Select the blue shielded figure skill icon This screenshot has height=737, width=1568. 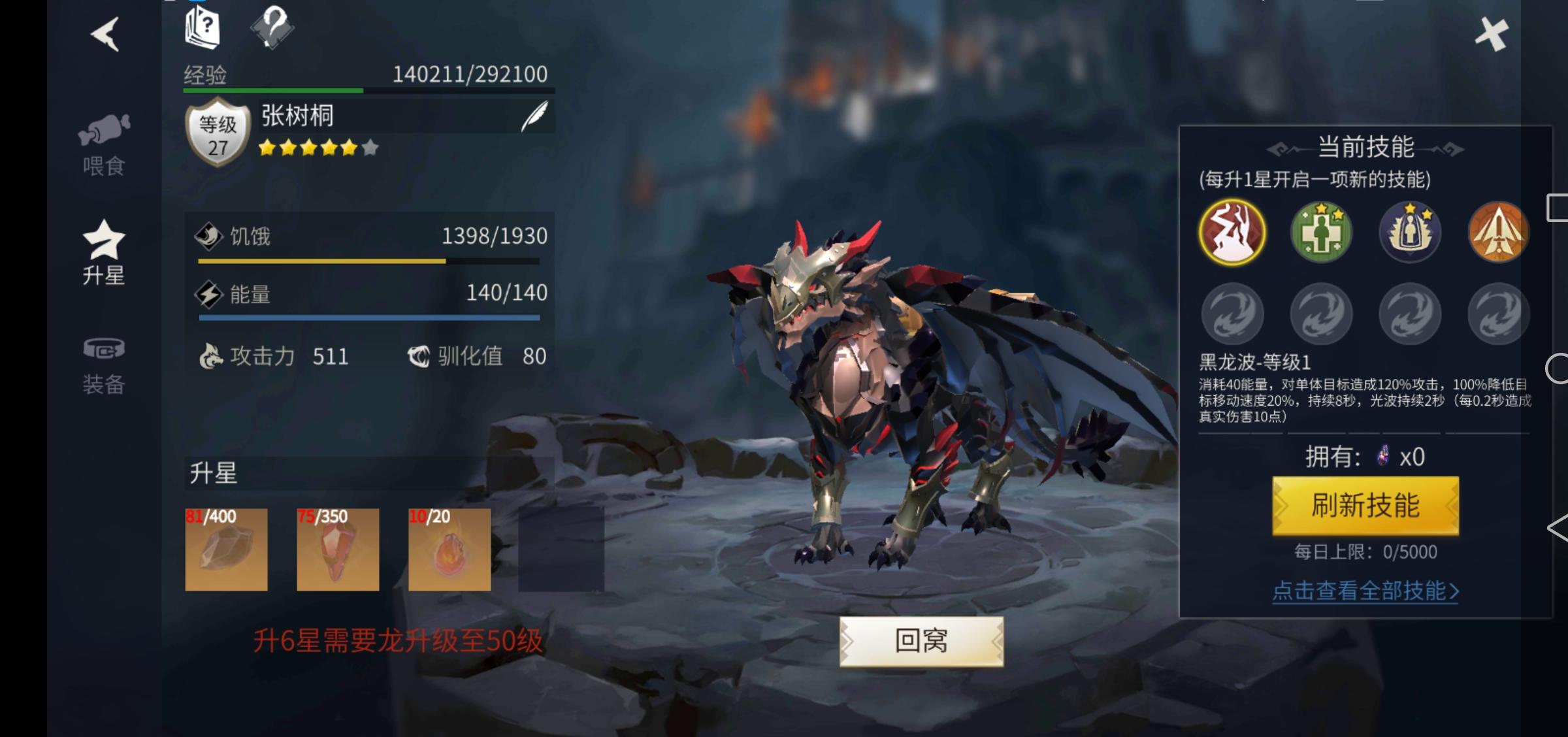tap(1410, 233)
